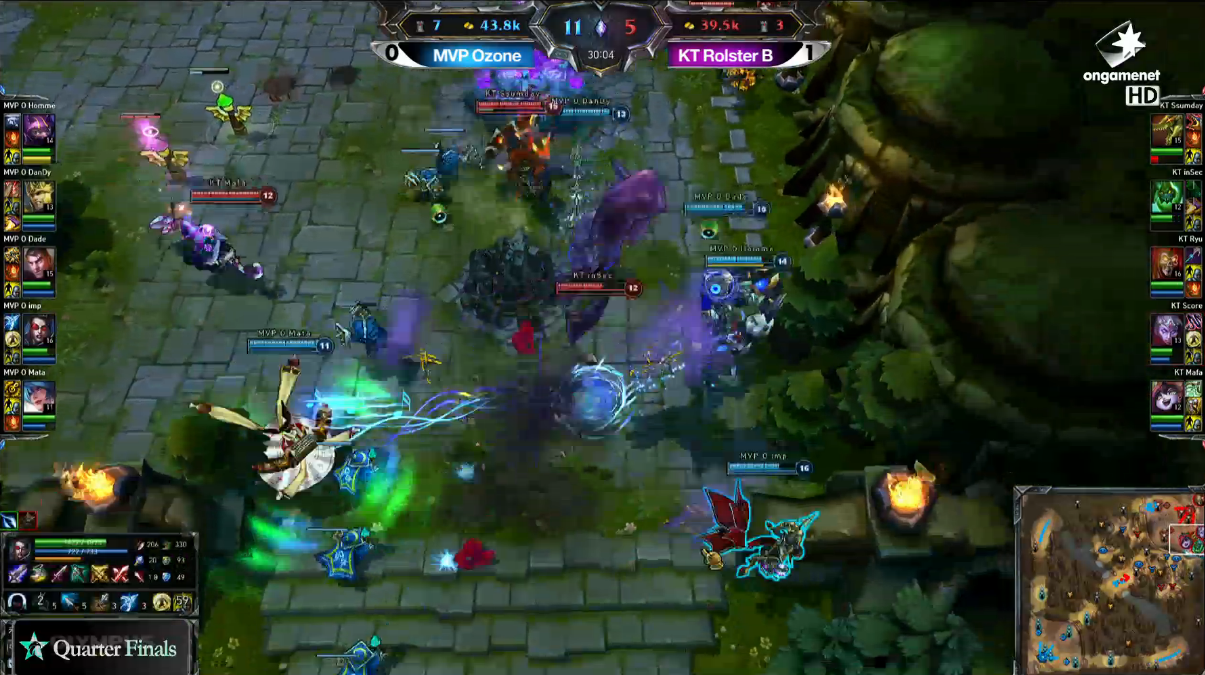The width and height of the screenshot is (1205, 675).
Task: Click the MVP Ozone team name banner
Action: tap(477, 56)
